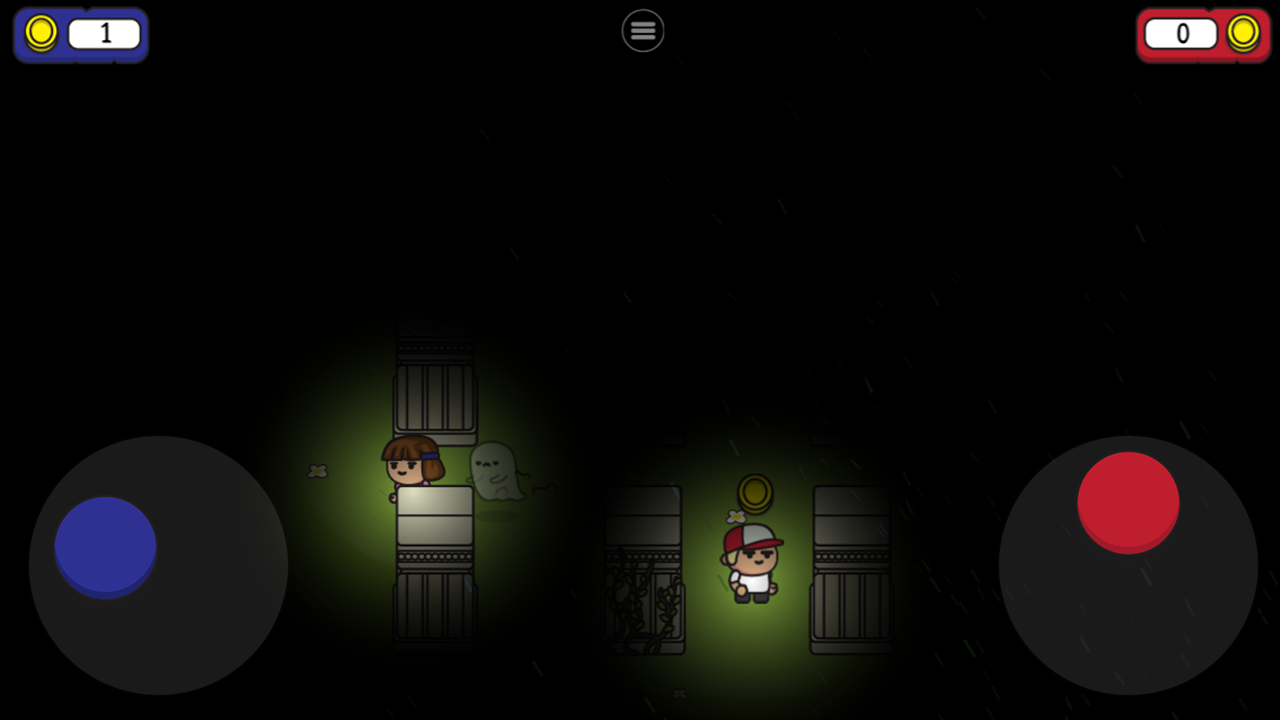Click the red player's score display showing 0
Image resolution: width=1280 pixels, height=720 pixels.
coord(1181,32)
